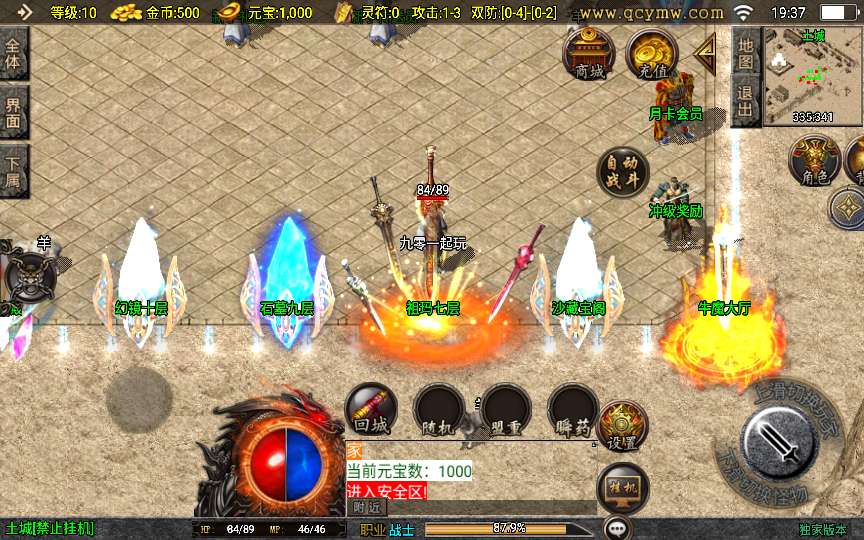Select the 盟重 quick slot

pos(505,411)
